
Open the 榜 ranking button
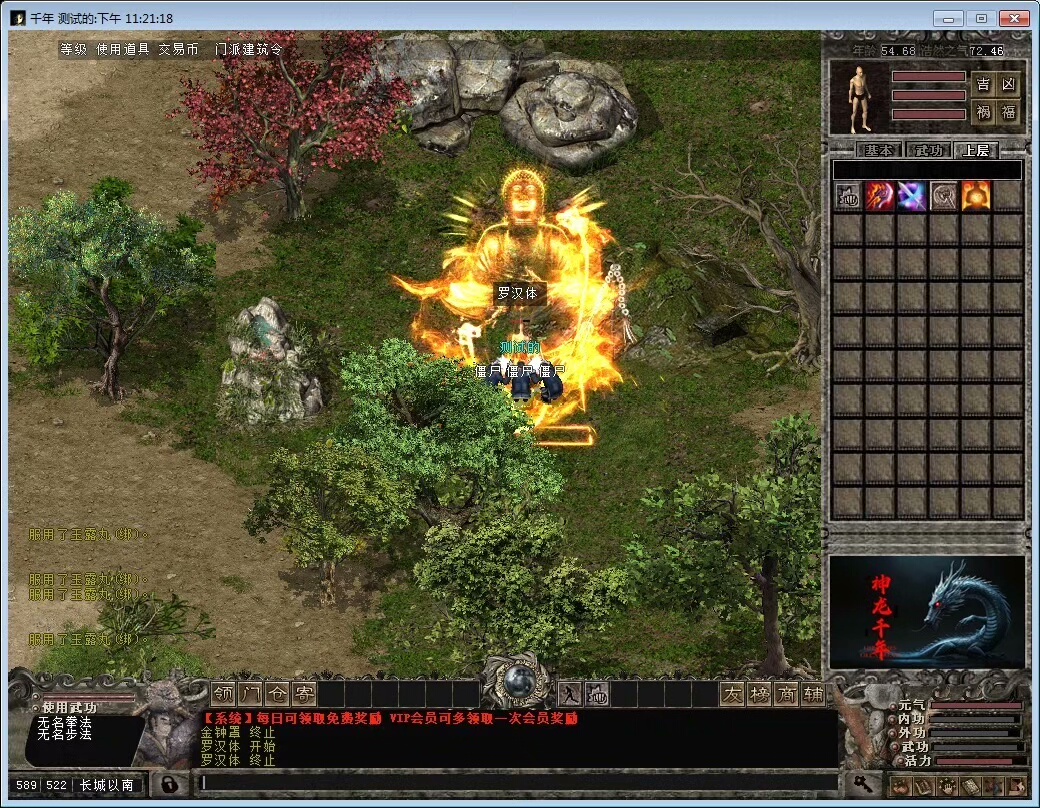(759, 693)
